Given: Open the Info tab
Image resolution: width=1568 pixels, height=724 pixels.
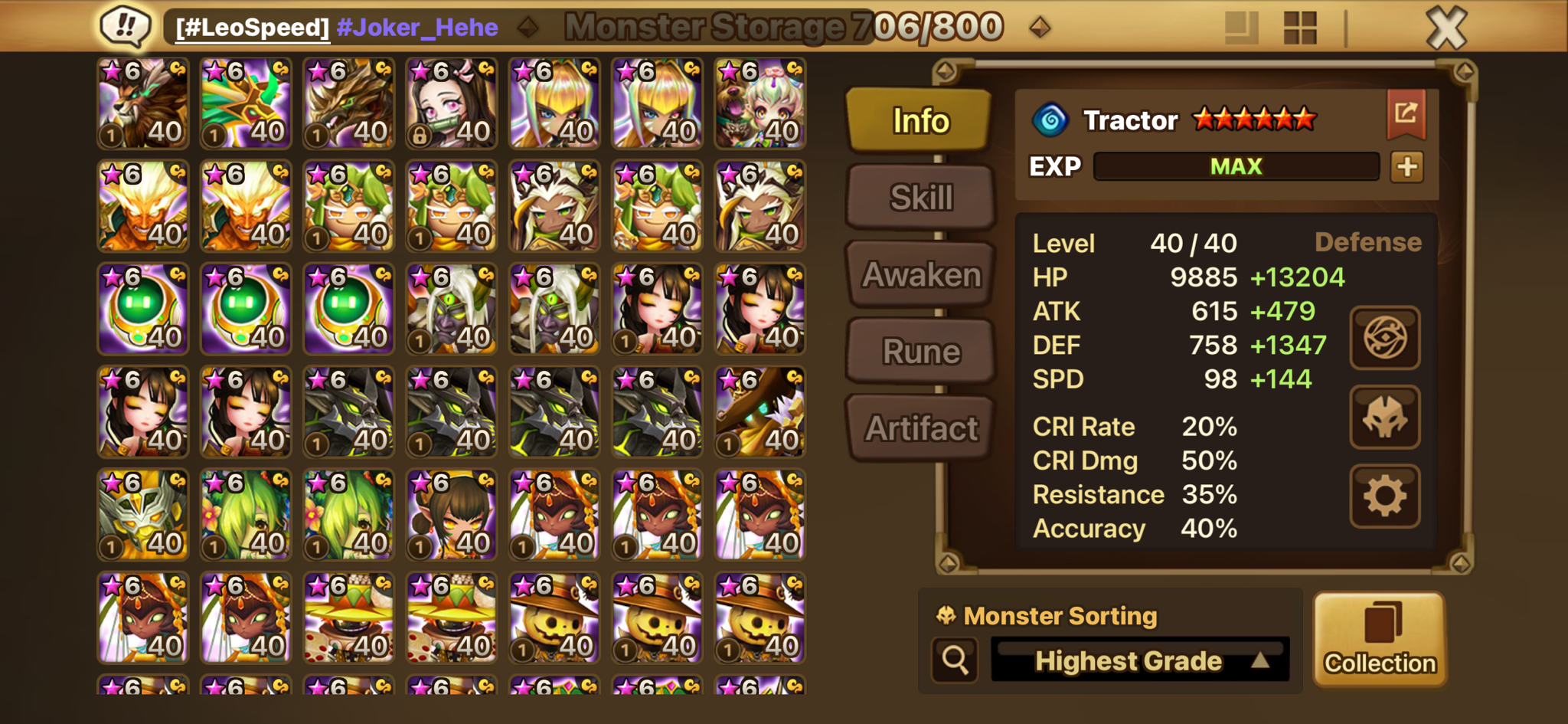Looking at the screenshot, I should click(x=920, y=120).
